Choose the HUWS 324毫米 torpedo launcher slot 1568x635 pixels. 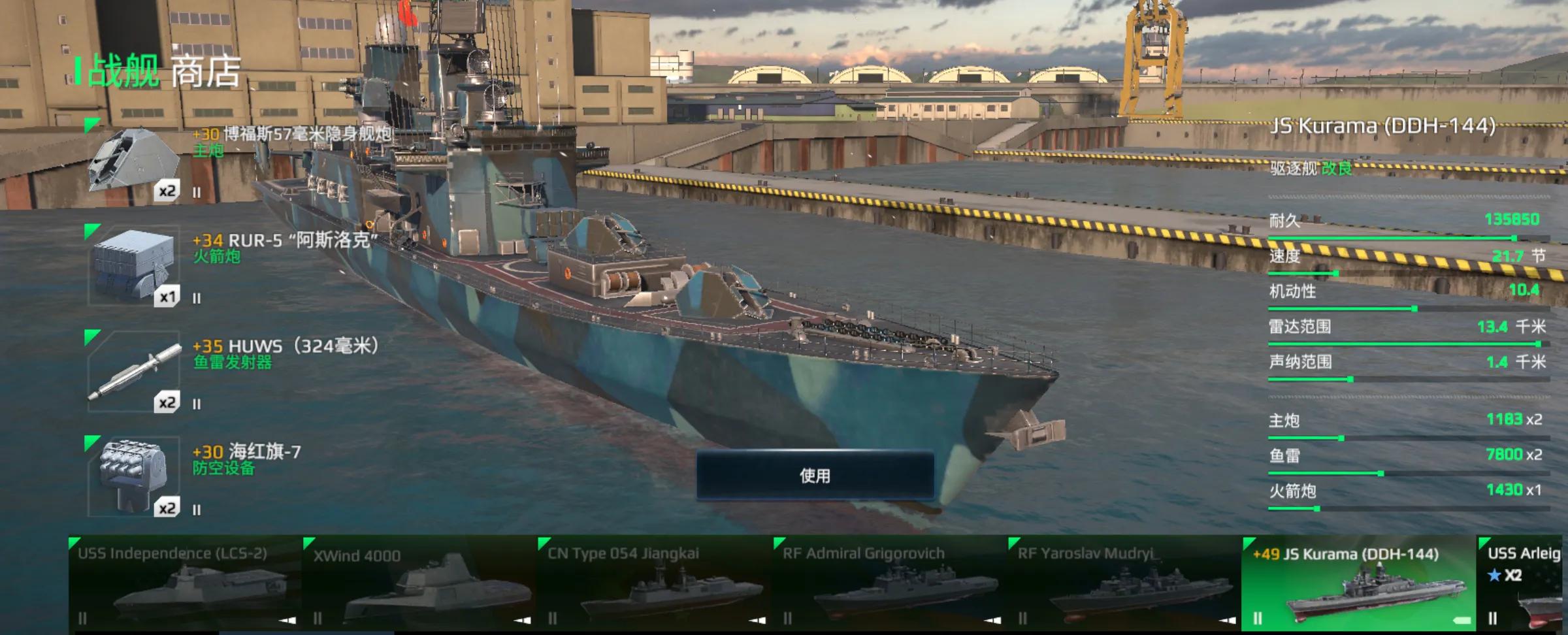pos(134,372)
